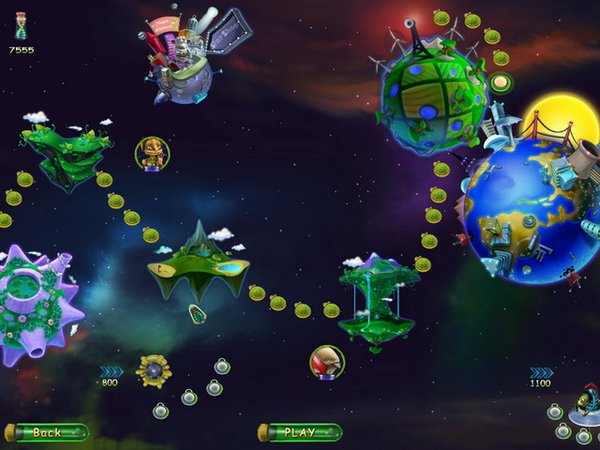Go back using the Back button
The width and height of the screenshot is (600, 450).
(x=47, y=432)
